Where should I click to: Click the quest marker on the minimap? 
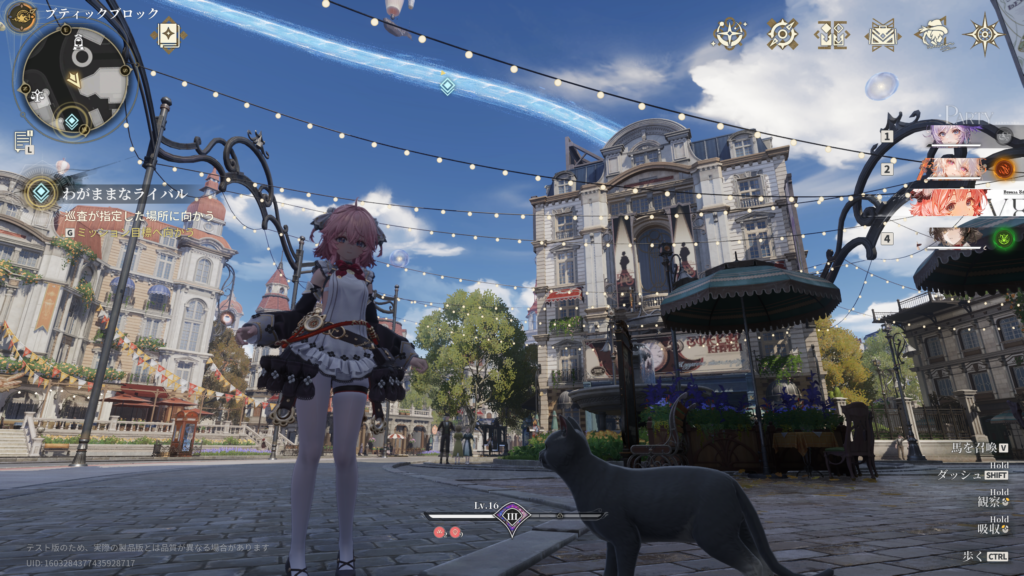72,122
